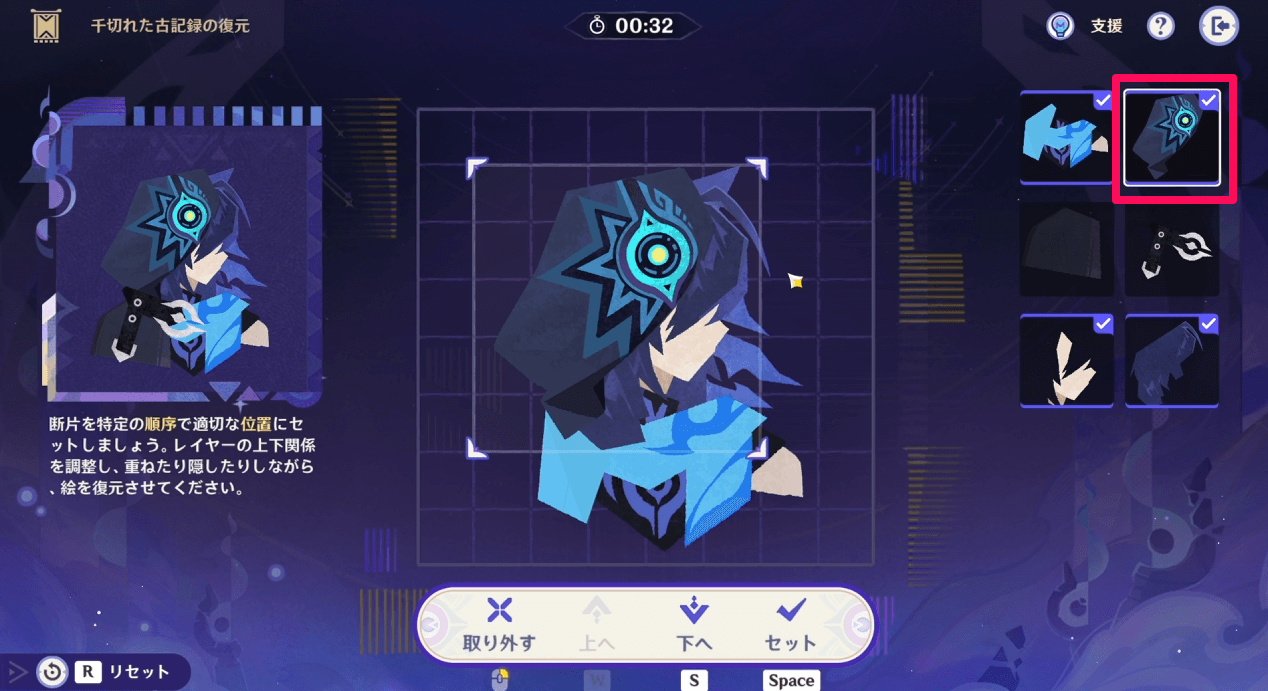Move the layer up with 上へ
This screenshot has width=1268, height=691.
[597, 624]
